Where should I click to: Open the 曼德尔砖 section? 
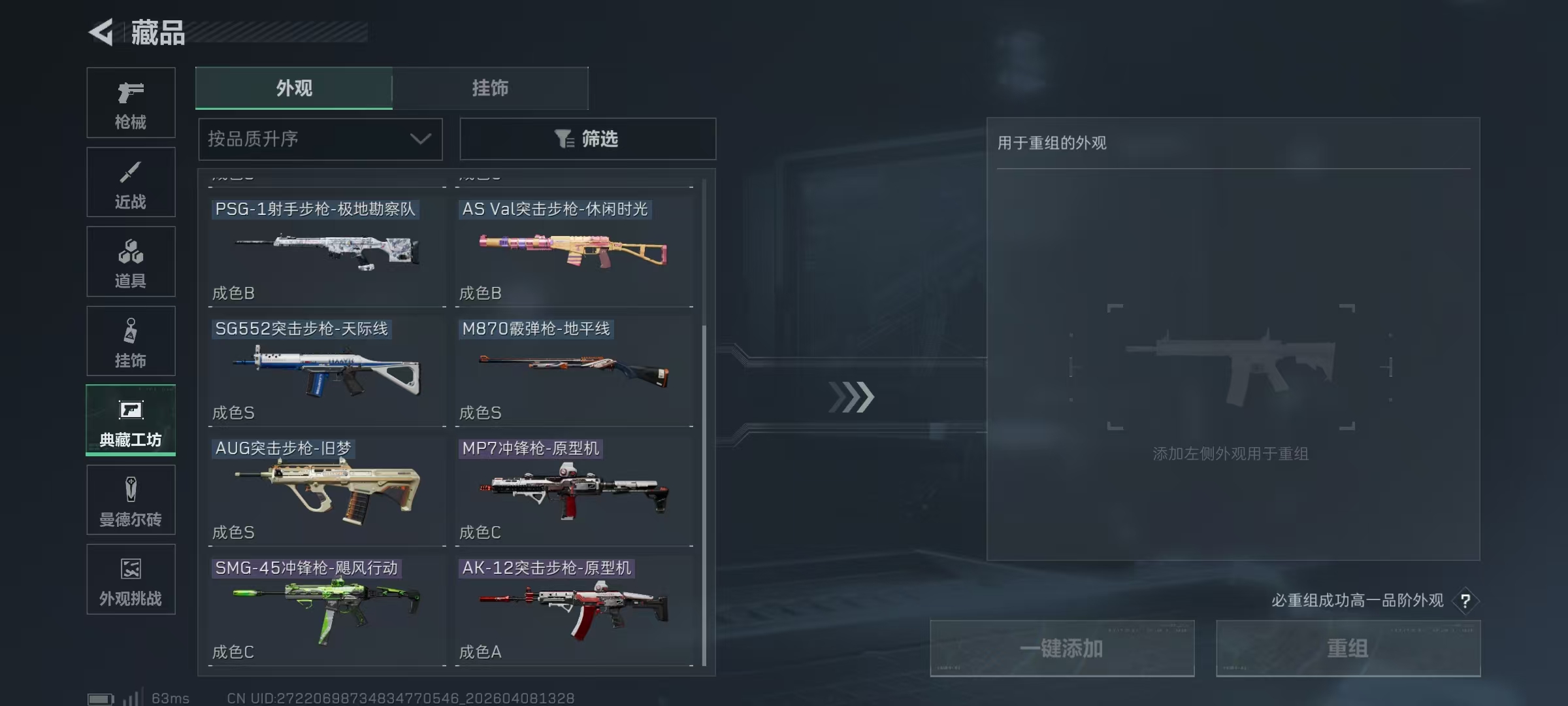pyautogui.click(x=131, y=500)
